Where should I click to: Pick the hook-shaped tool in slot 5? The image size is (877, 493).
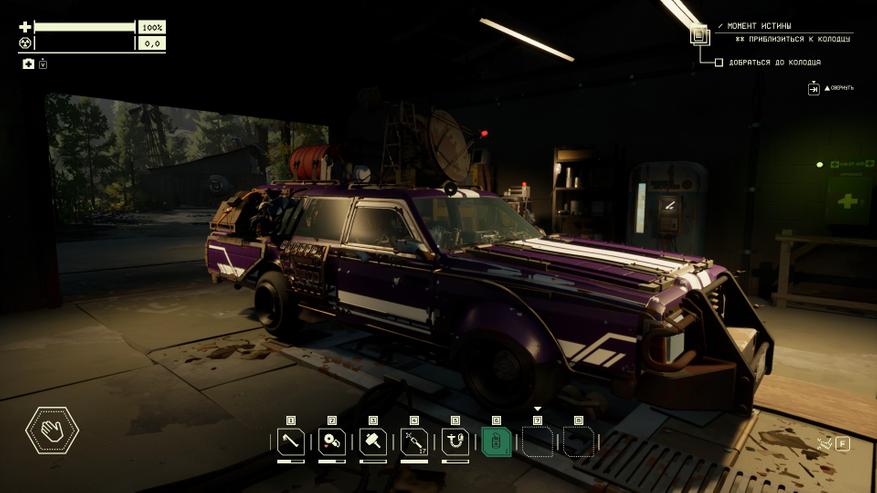point(455,441)
